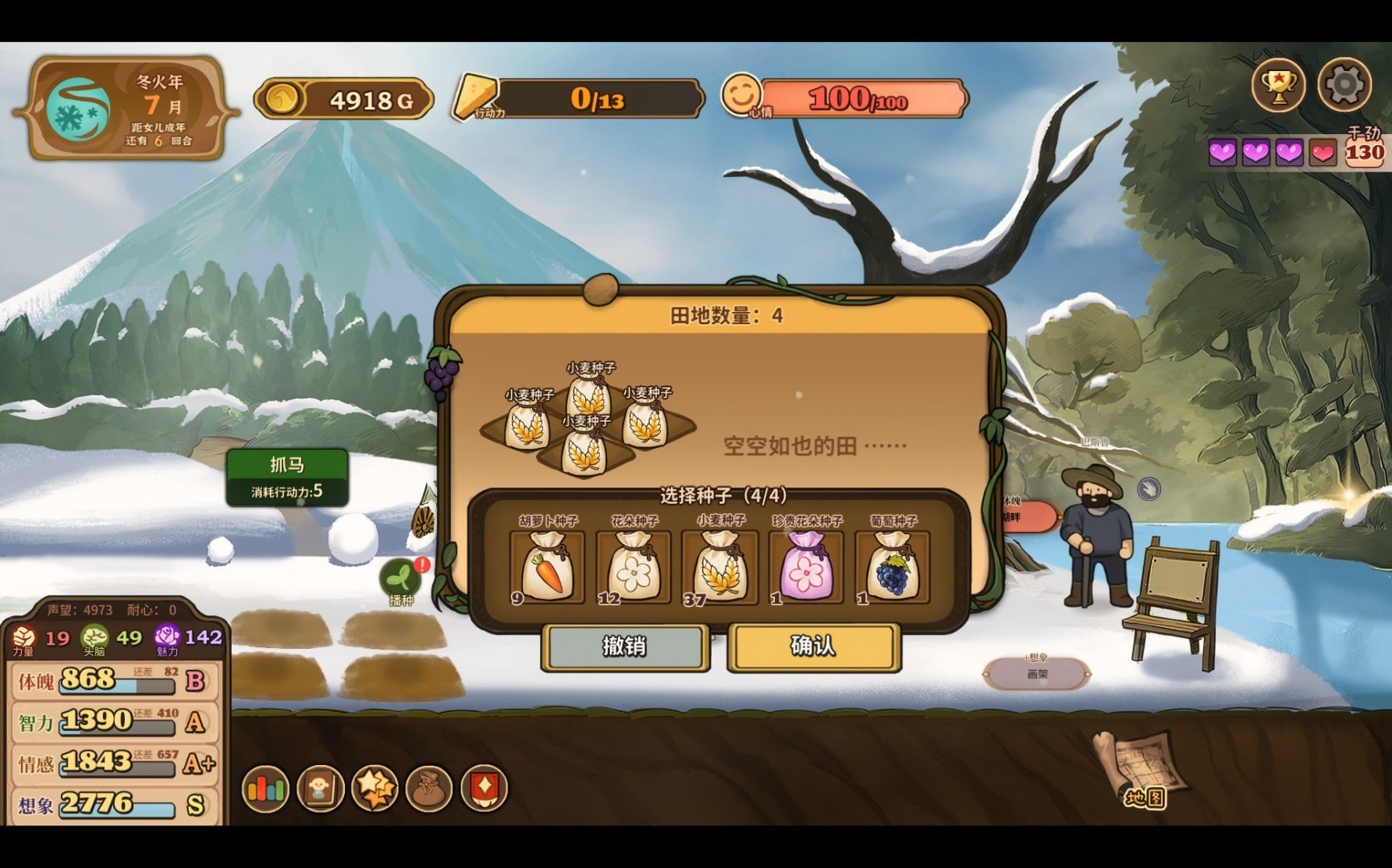Select the 画架 easel label
The width and height of the screenshot is (1392, 868).
[x=1037, y=673]
